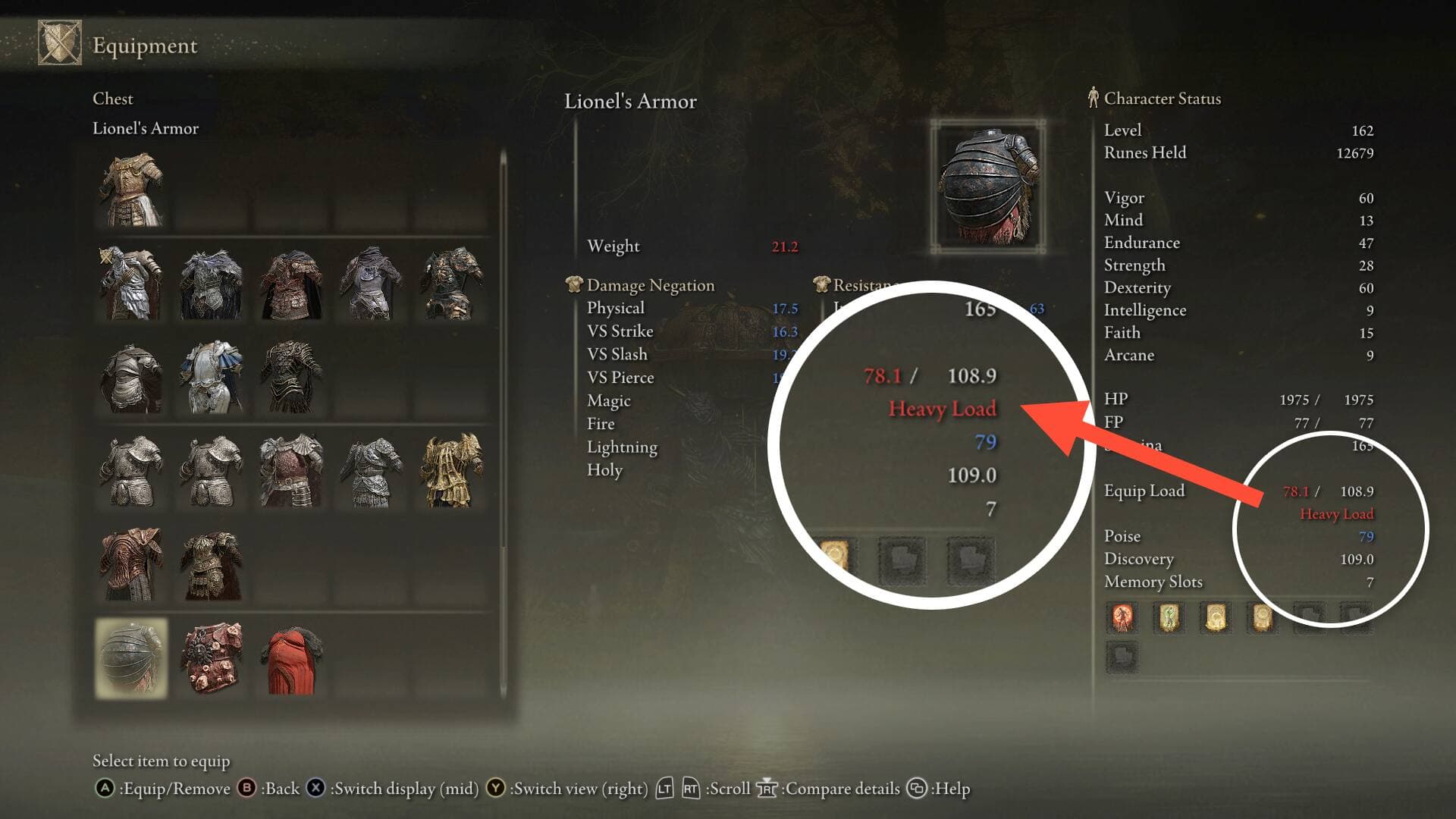Select the white knight armor in third row
The height and width of the screenshot is (819, 1456).
pyautogui.click(x=211, y=375)
